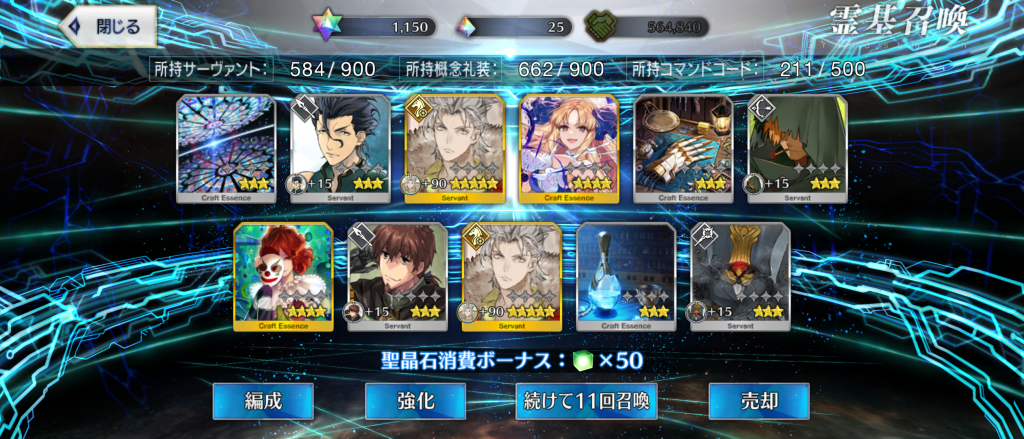Choose 続けて11回召喚 to summon again

(586, 401)
